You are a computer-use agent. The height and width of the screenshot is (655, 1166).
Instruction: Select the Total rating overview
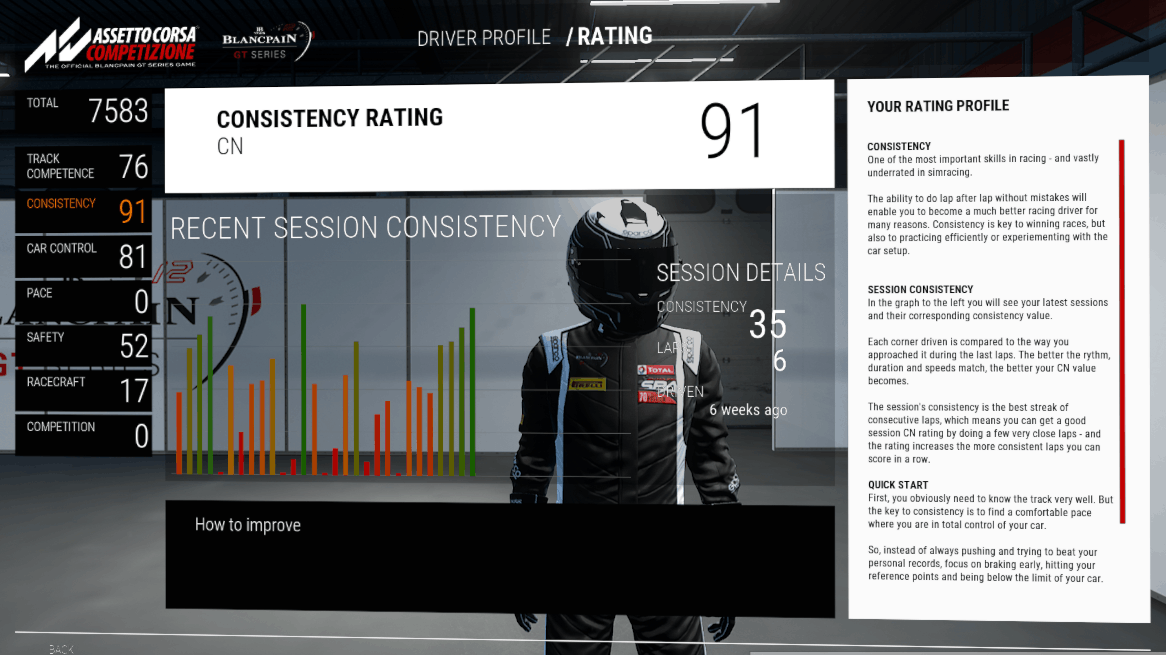[x=84, y=110]
